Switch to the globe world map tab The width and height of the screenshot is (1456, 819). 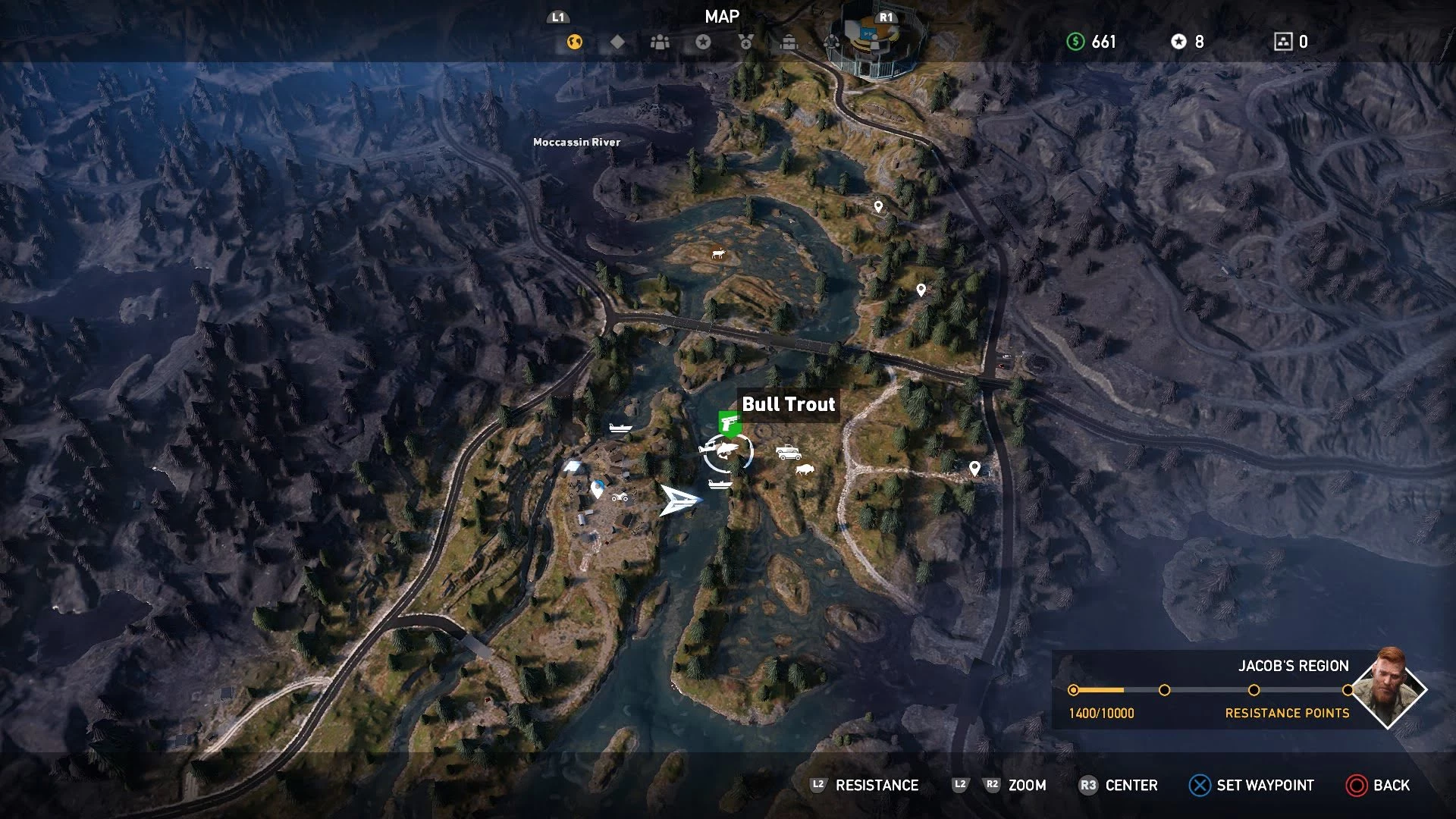(x=575, y=42)
